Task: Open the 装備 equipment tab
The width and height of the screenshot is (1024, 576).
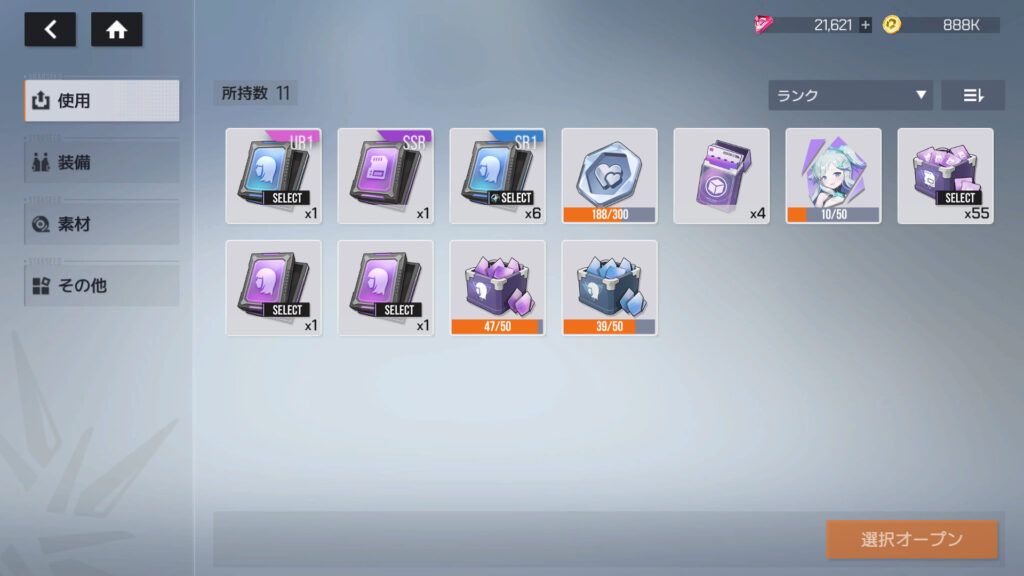Action: 102,162
